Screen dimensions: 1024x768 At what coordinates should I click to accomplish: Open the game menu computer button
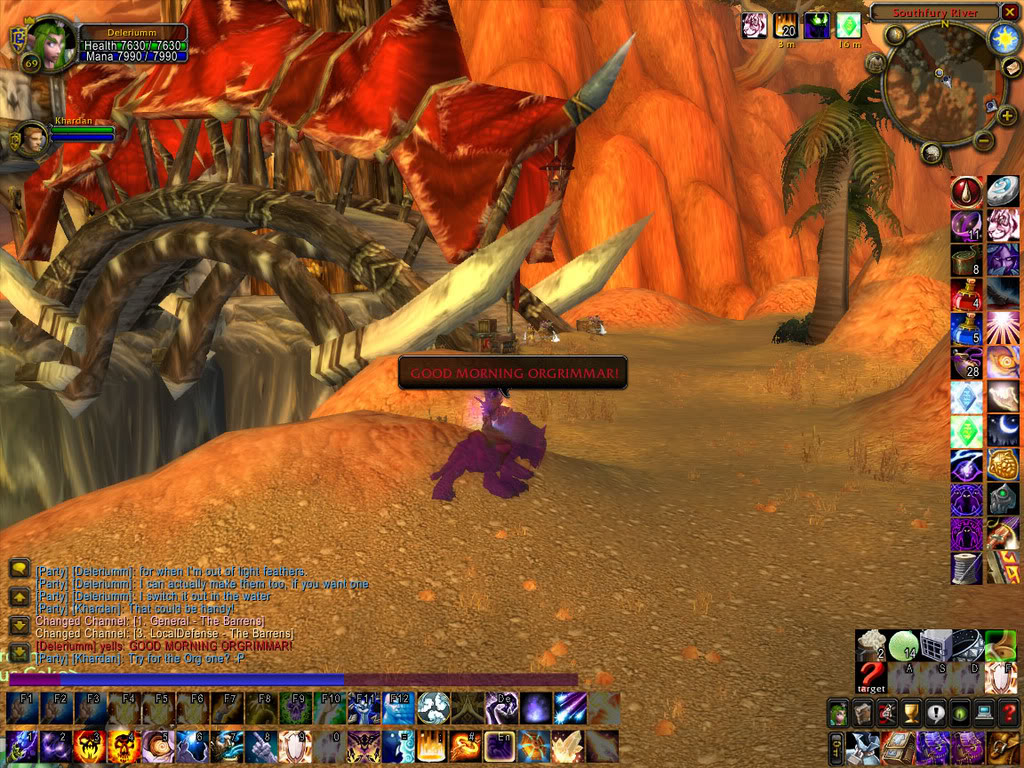(x=983, y=713)
